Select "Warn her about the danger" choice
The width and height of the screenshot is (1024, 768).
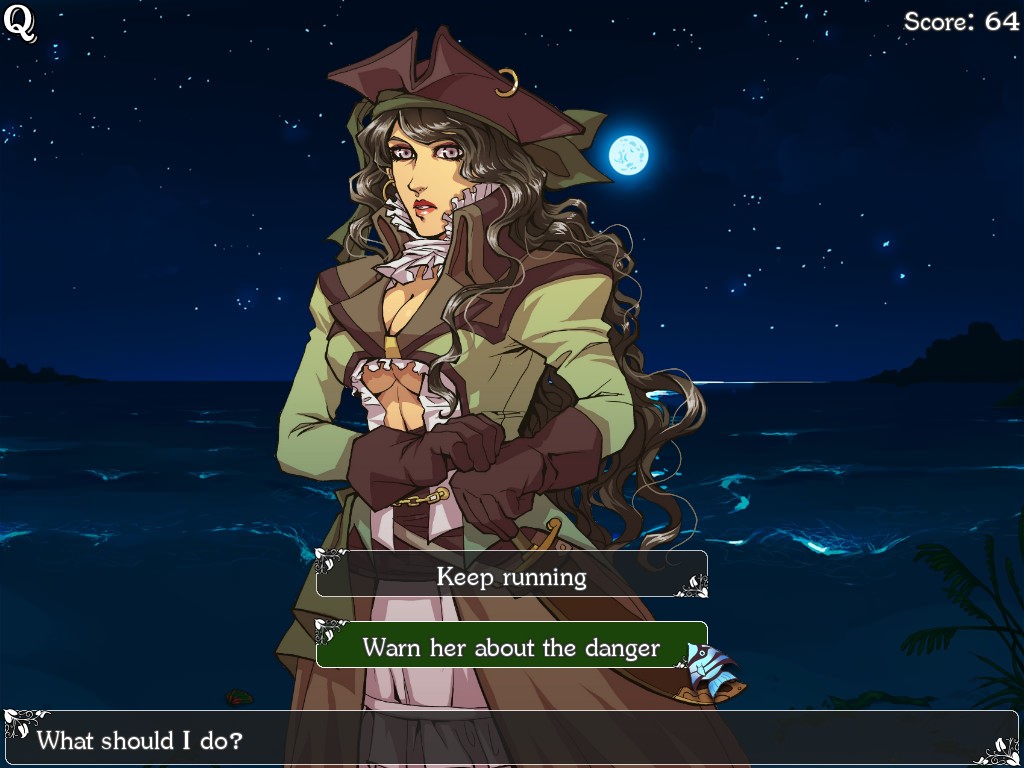click(511, 647)
